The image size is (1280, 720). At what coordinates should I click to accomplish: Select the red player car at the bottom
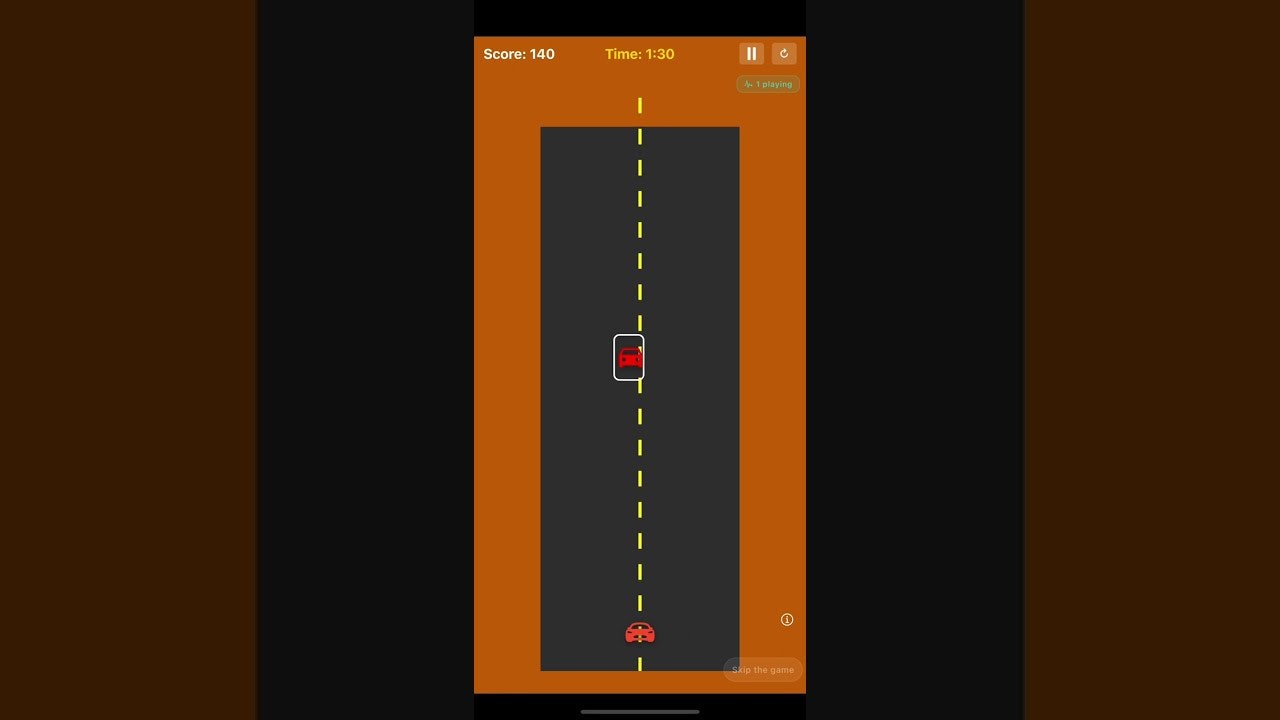pos(640,632)
